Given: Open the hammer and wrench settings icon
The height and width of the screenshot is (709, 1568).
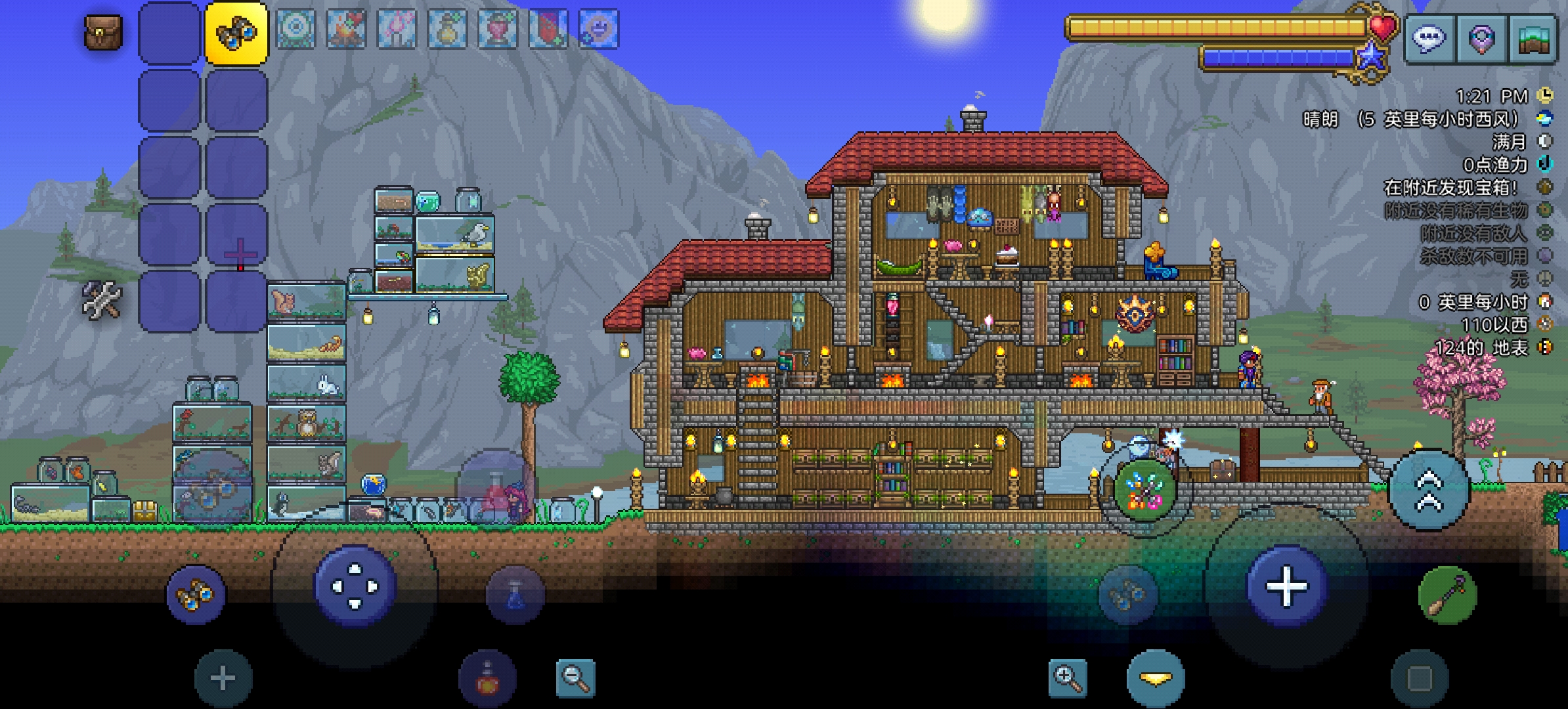Looking at the screenshot, I should [x=102, y=301].
